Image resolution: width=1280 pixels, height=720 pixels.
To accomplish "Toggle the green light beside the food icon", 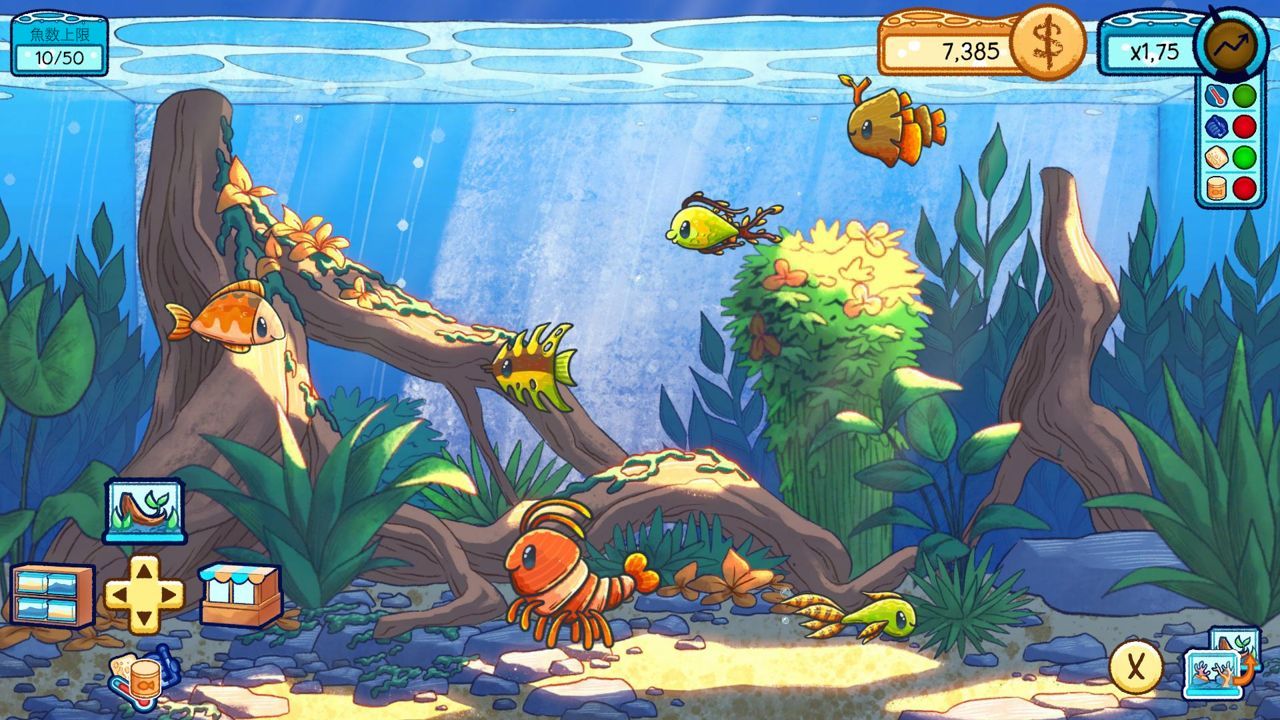I will point(1243,157).
